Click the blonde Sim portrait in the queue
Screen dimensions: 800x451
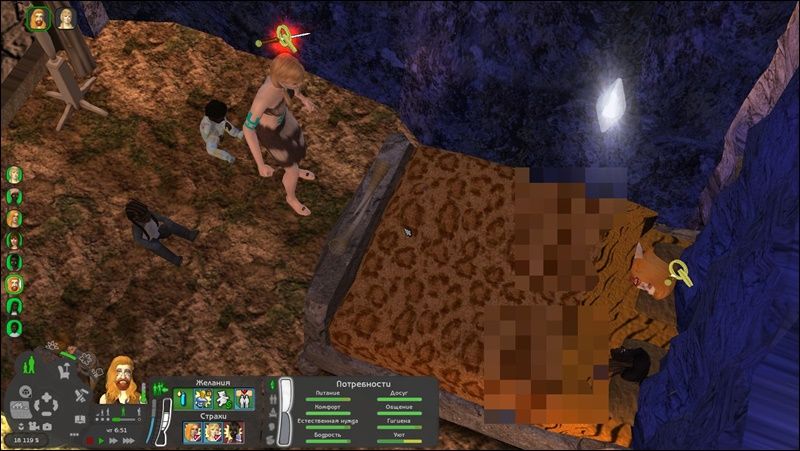[67, 18]
